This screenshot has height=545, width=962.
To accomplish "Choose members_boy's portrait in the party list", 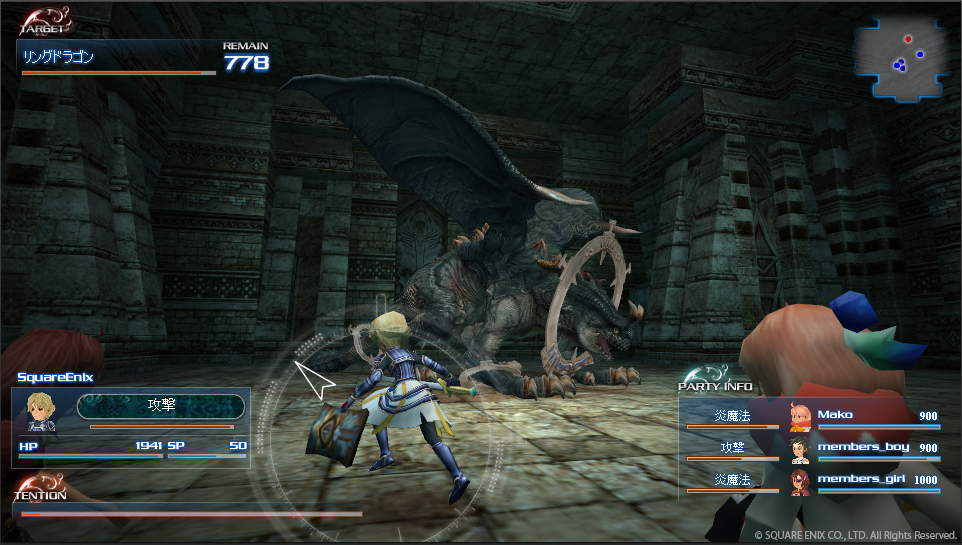I will coord(799,449).
